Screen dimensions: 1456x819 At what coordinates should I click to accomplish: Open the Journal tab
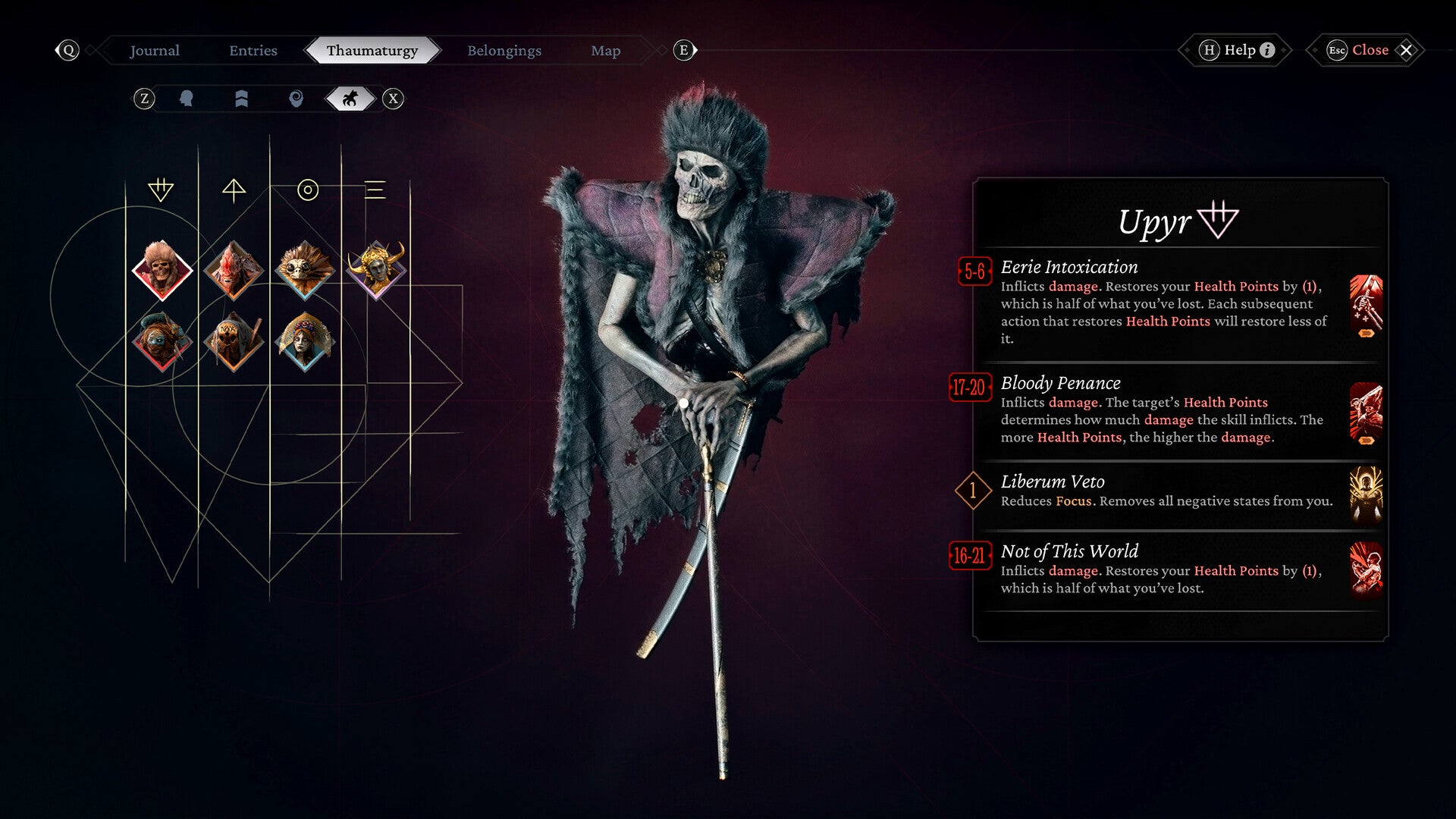(x=155, y=51)
